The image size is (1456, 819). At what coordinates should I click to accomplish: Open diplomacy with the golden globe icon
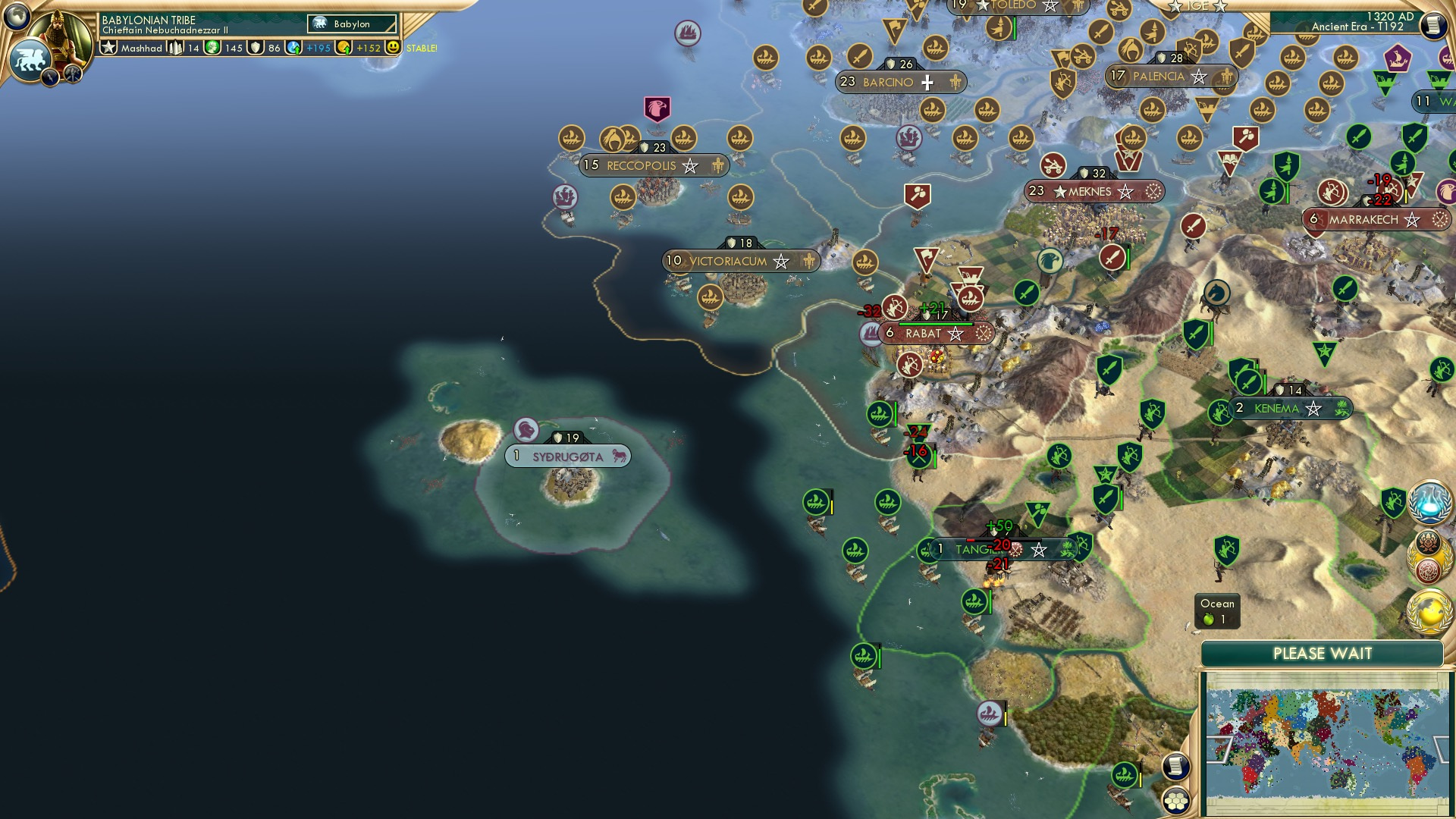point(1430,613)
